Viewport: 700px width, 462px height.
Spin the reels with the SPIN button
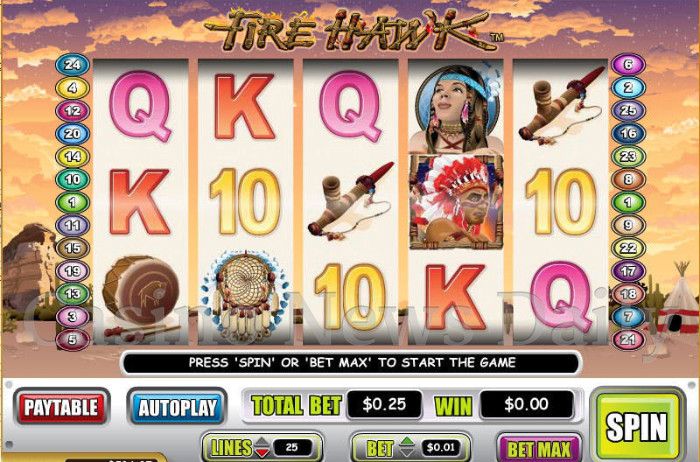pos(636,426)
